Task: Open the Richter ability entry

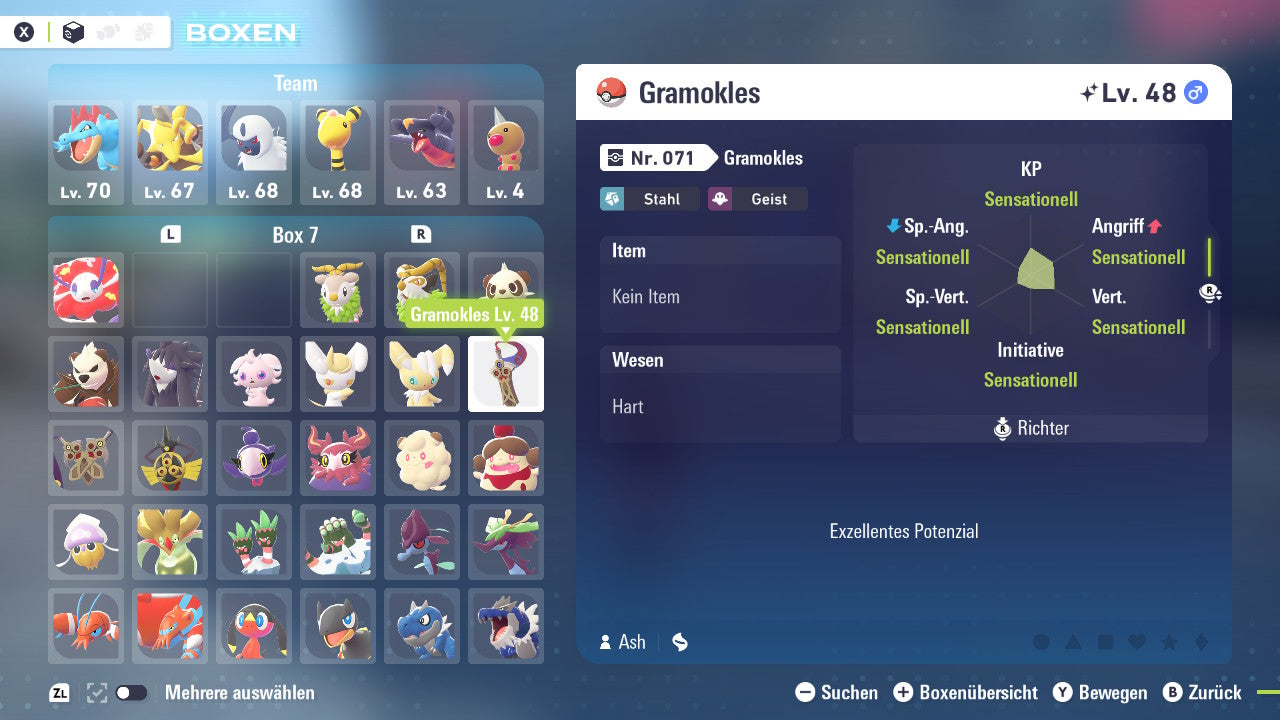Action: click(x=1029, y=428)
